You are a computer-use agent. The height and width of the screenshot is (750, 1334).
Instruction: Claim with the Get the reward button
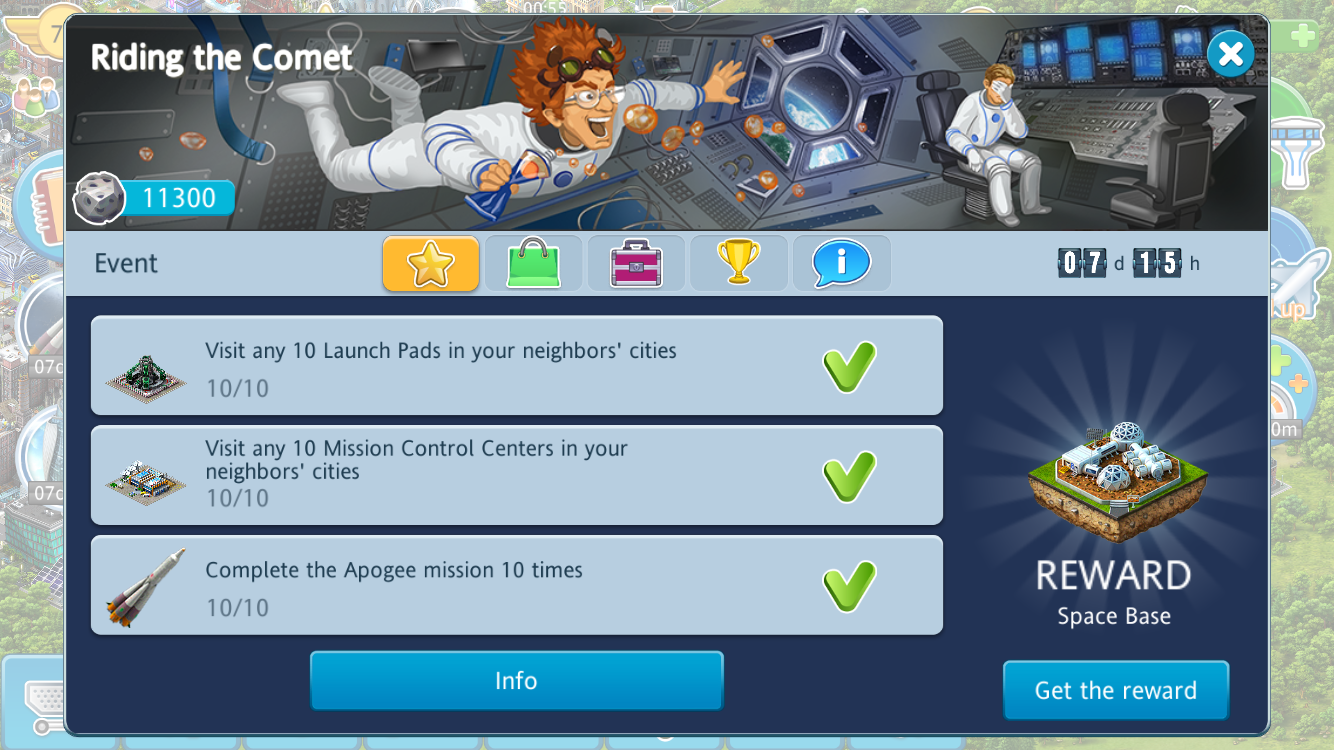[x=1115, y=690]
